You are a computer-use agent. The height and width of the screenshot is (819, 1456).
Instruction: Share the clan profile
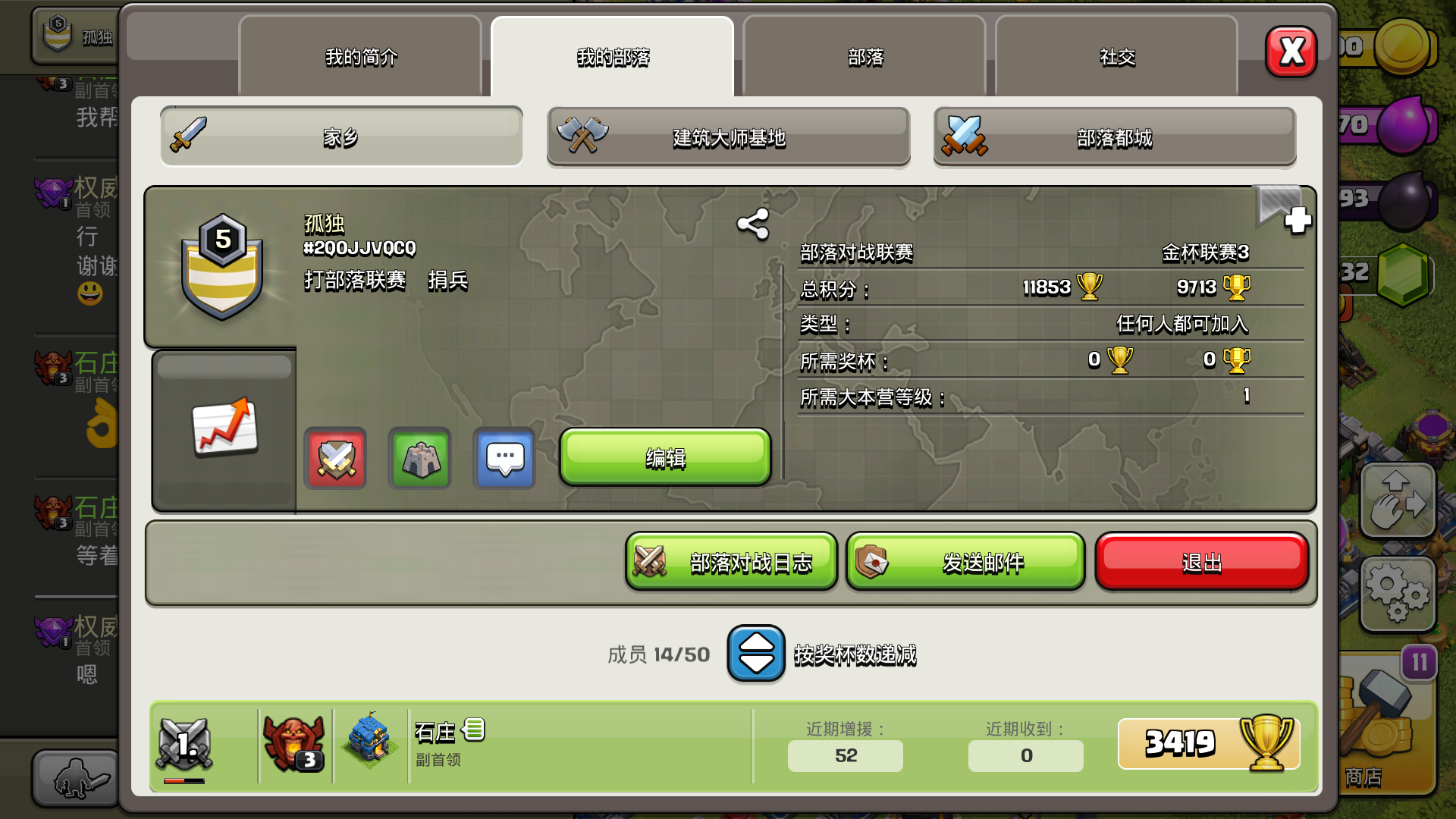751,224
